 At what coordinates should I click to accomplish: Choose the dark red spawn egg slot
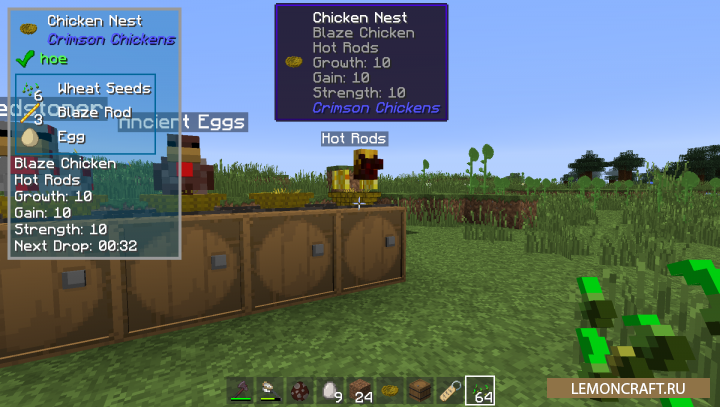coord(300,390)
